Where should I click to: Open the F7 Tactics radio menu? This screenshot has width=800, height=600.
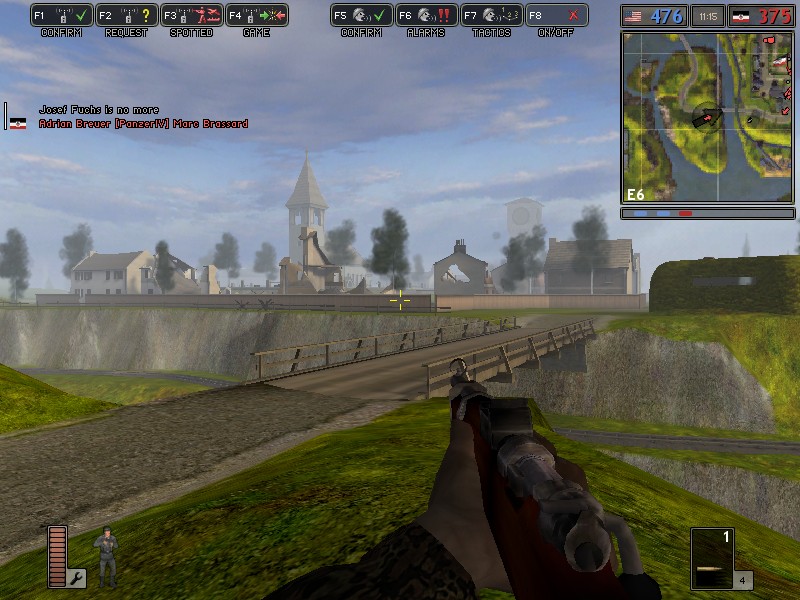coord(491,16)
